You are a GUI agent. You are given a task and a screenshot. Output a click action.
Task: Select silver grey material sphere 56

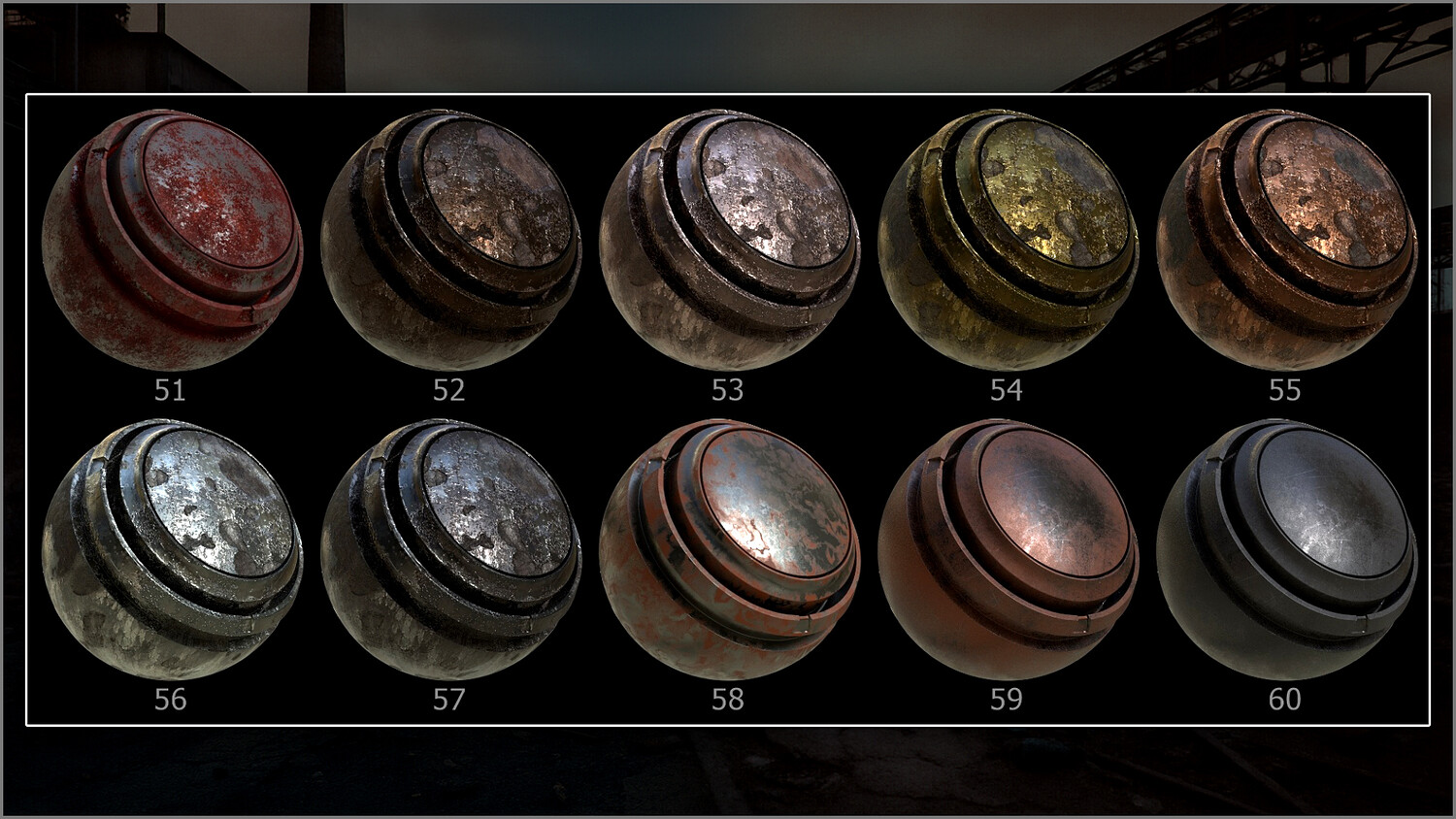(x=172, y=548)
